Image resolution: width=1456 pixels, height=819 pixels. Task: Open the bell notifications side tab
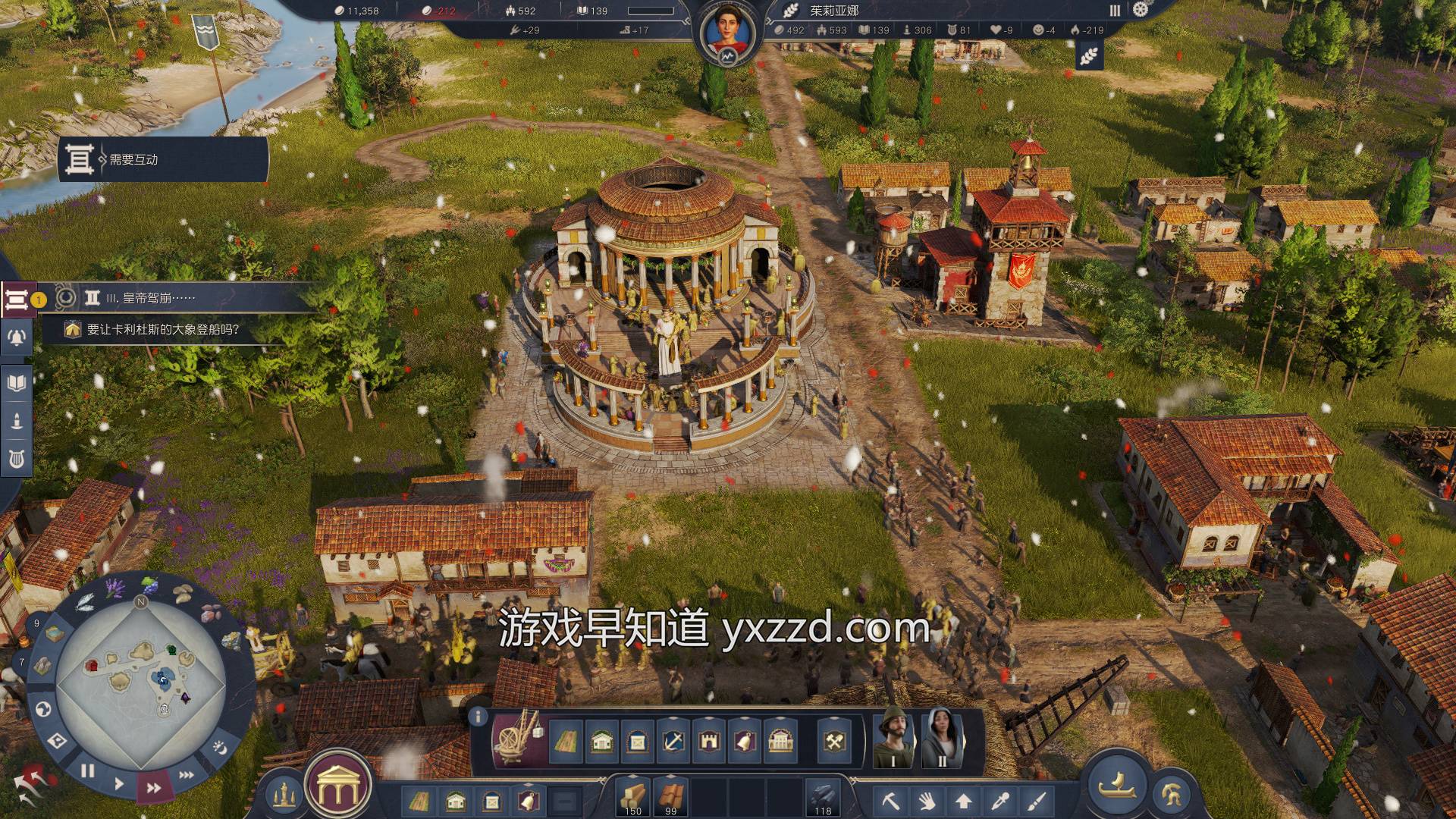click(17, 337)
